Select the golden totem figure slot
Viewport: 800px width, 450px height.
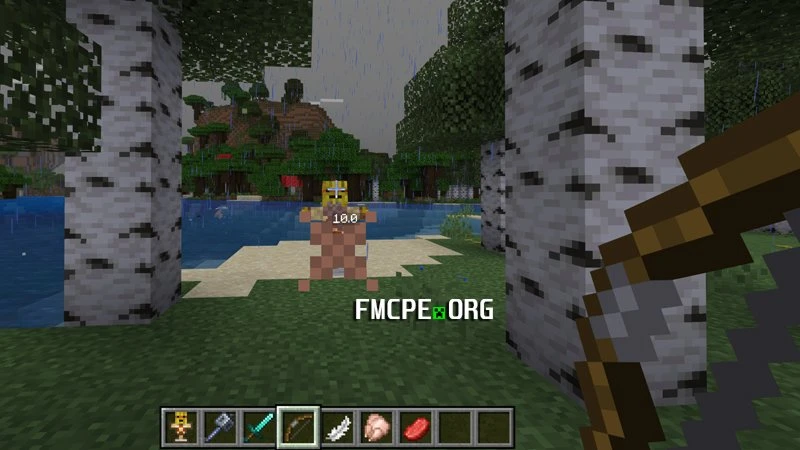click(181, 427)
